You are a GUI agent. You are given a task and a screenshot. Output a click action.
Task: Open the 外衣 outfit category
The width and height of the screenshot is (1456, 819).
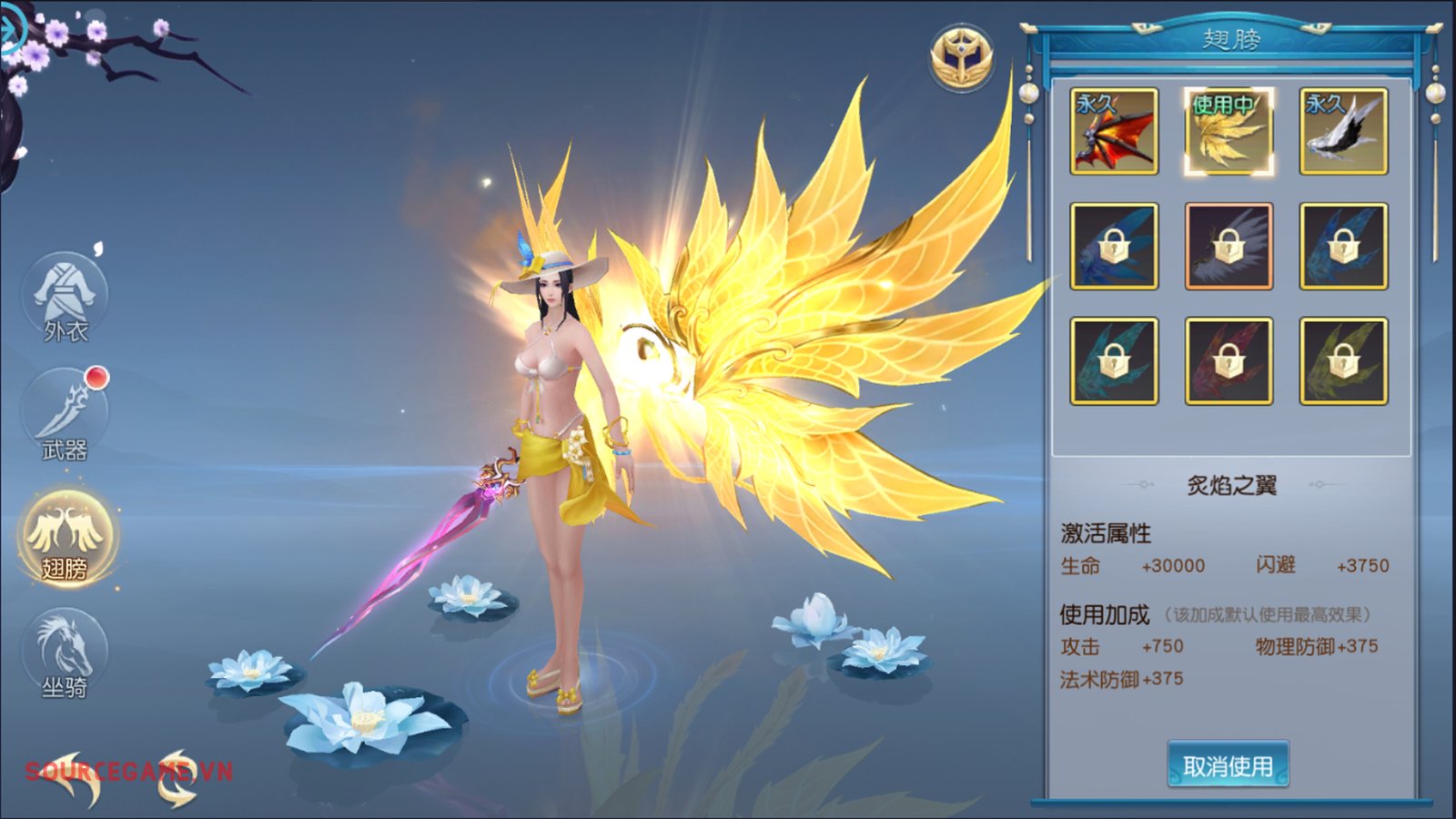(x=65, y=300)
